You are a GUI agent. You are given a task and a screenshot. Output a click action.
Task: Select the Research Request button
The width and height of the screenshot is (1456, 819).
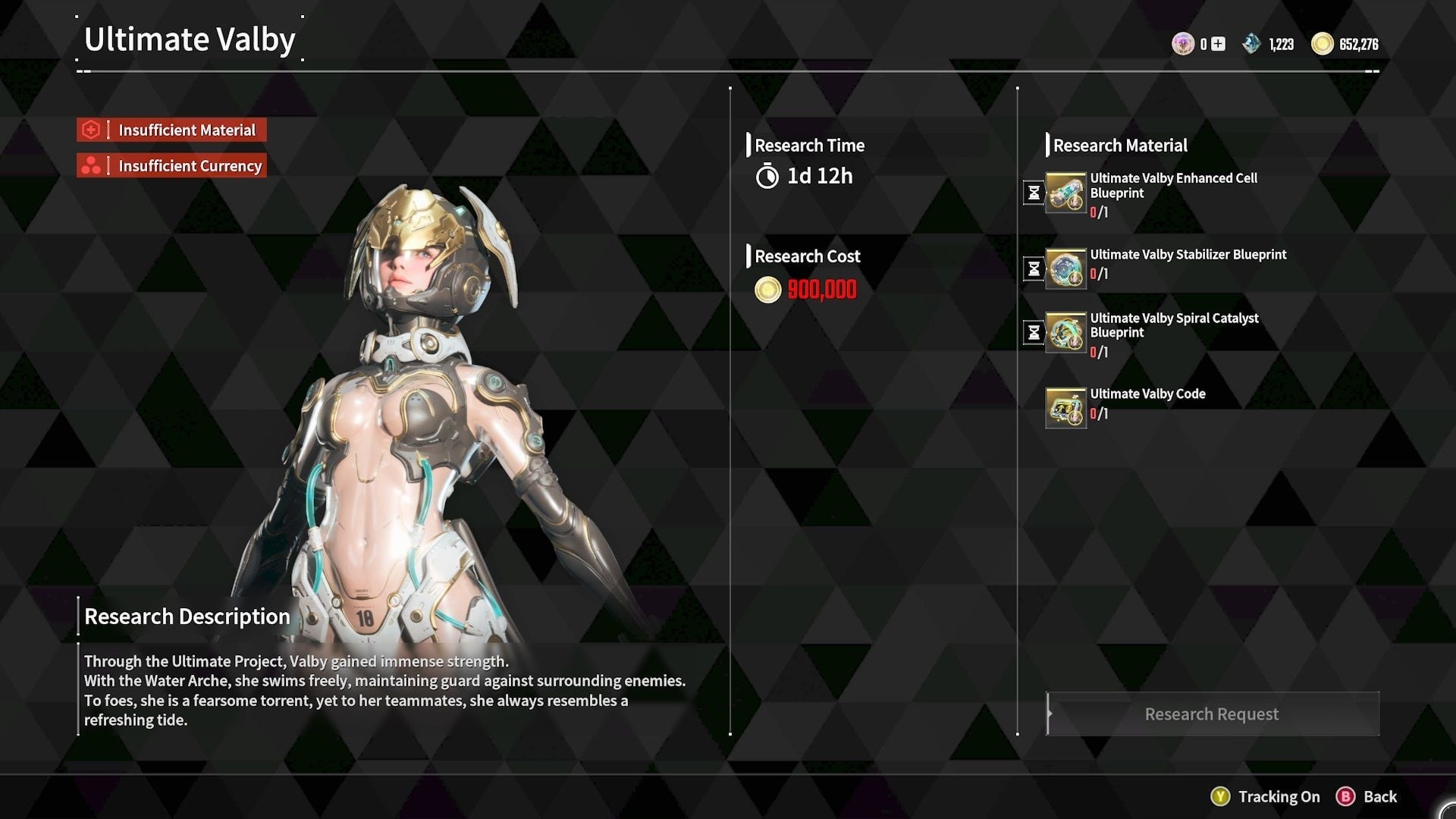[1211, 714]
